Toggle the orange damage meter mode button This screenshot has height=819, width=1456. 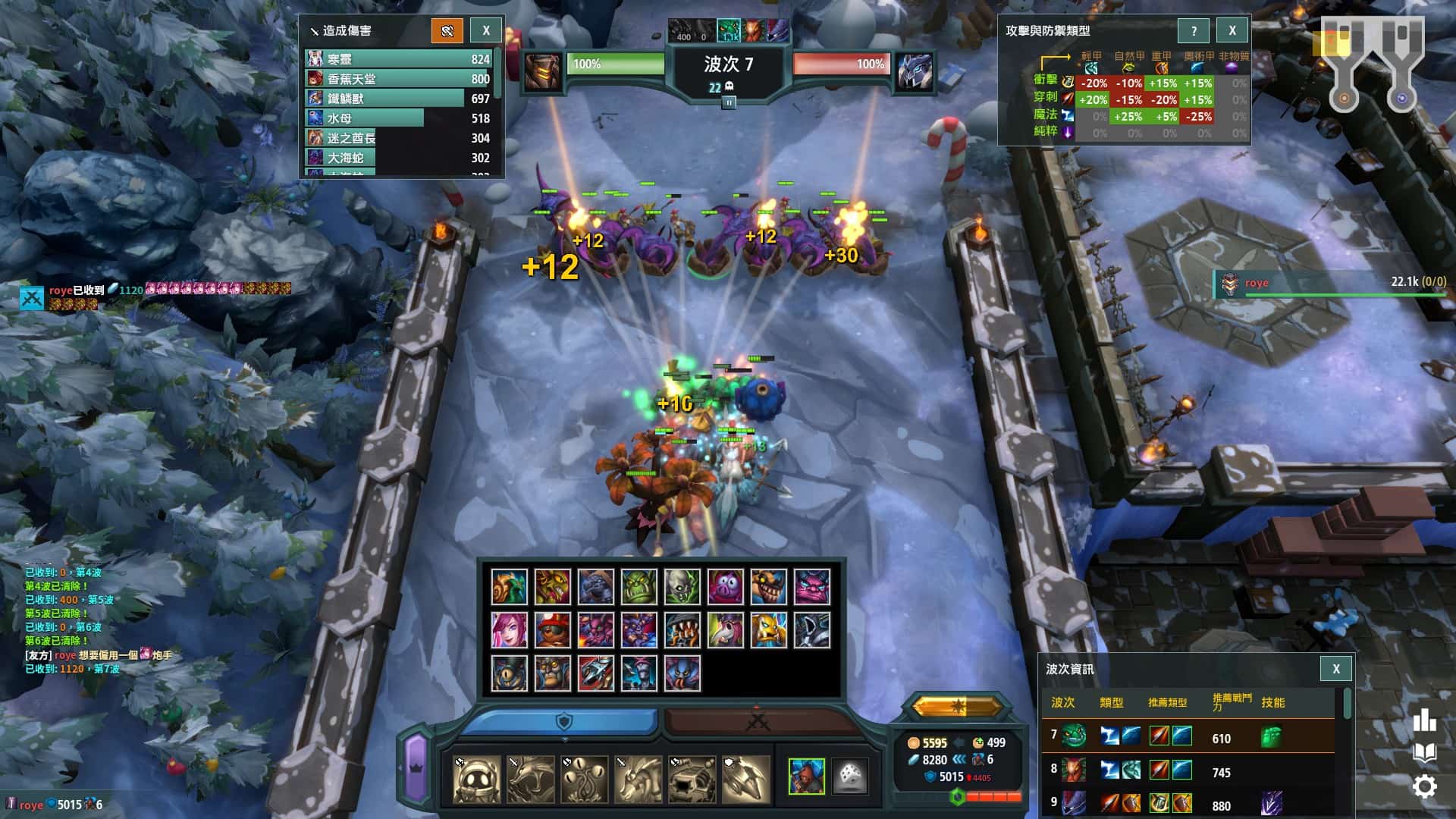[x=447, y=30]
